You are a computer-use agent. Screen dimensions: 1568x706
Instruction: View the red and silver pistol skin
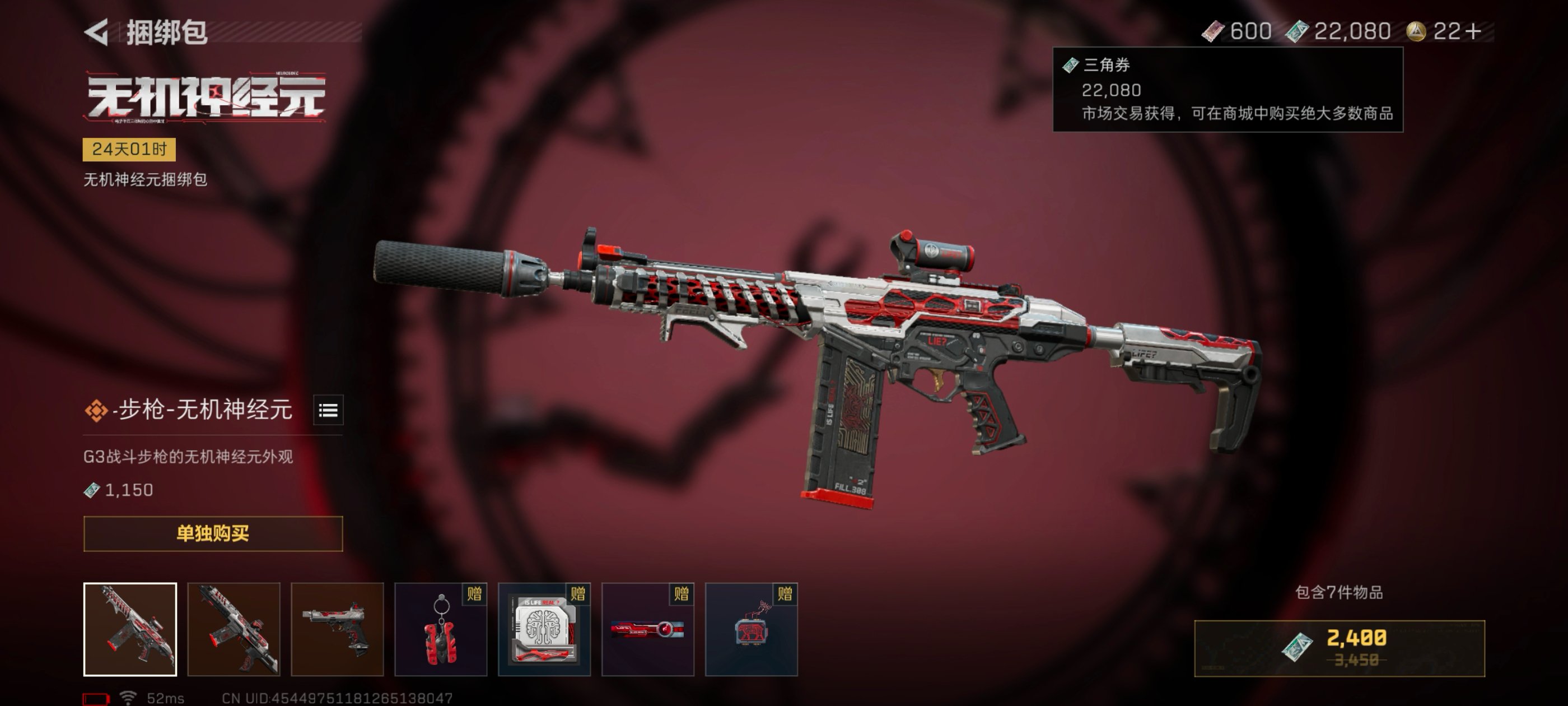337,629
